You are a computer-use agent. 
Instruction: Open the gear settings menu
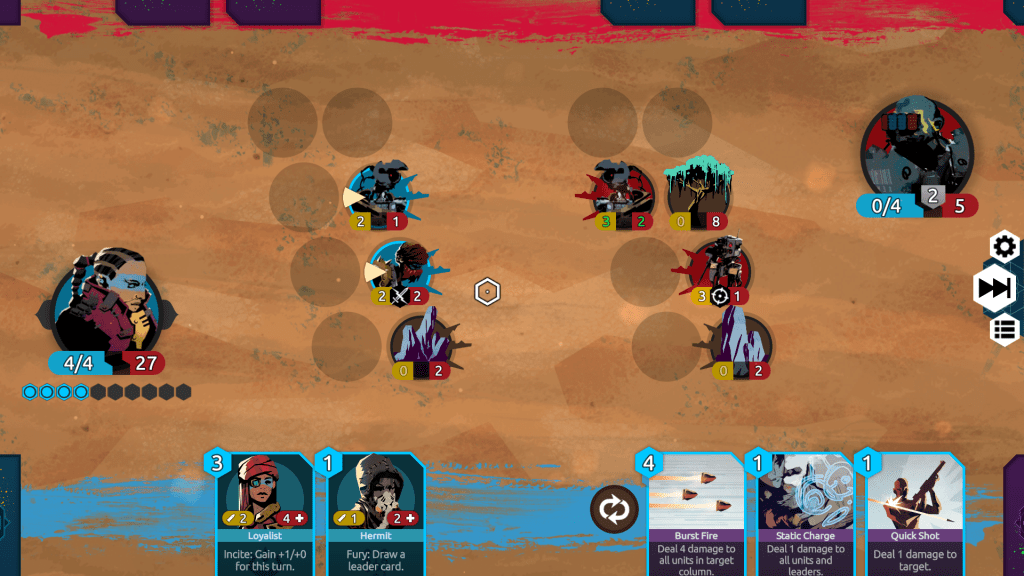[1004, 246]
